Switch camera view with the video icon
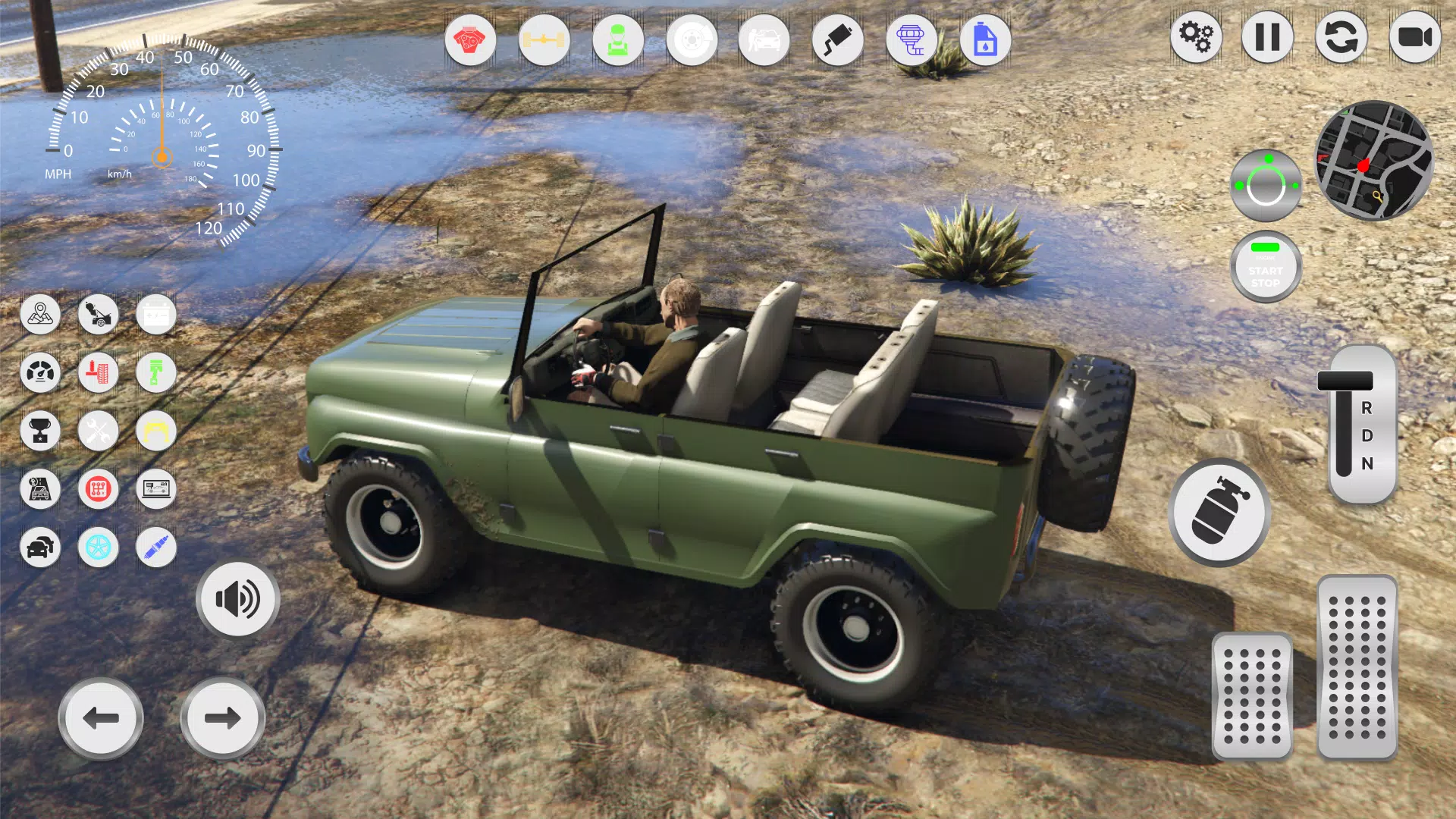This screenshot has width=1456, height=819. pos(1415,37)
